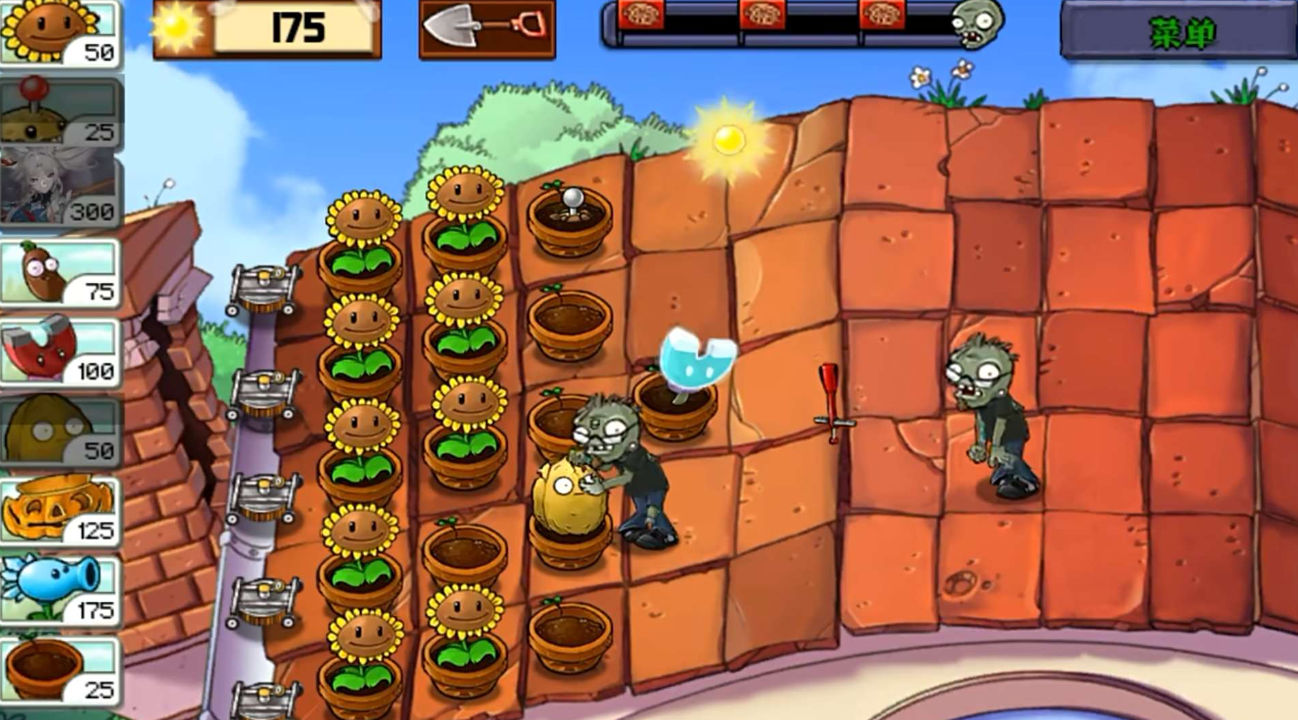Pick the Potato Mine seed packet
The height and width of the screenshot is (720, 1298).
[x=60, y=112]
